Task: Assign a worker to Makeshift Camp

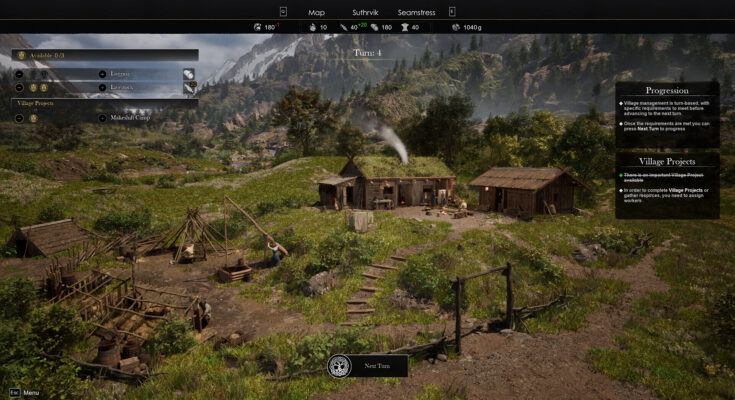Action: click(102, 118)
